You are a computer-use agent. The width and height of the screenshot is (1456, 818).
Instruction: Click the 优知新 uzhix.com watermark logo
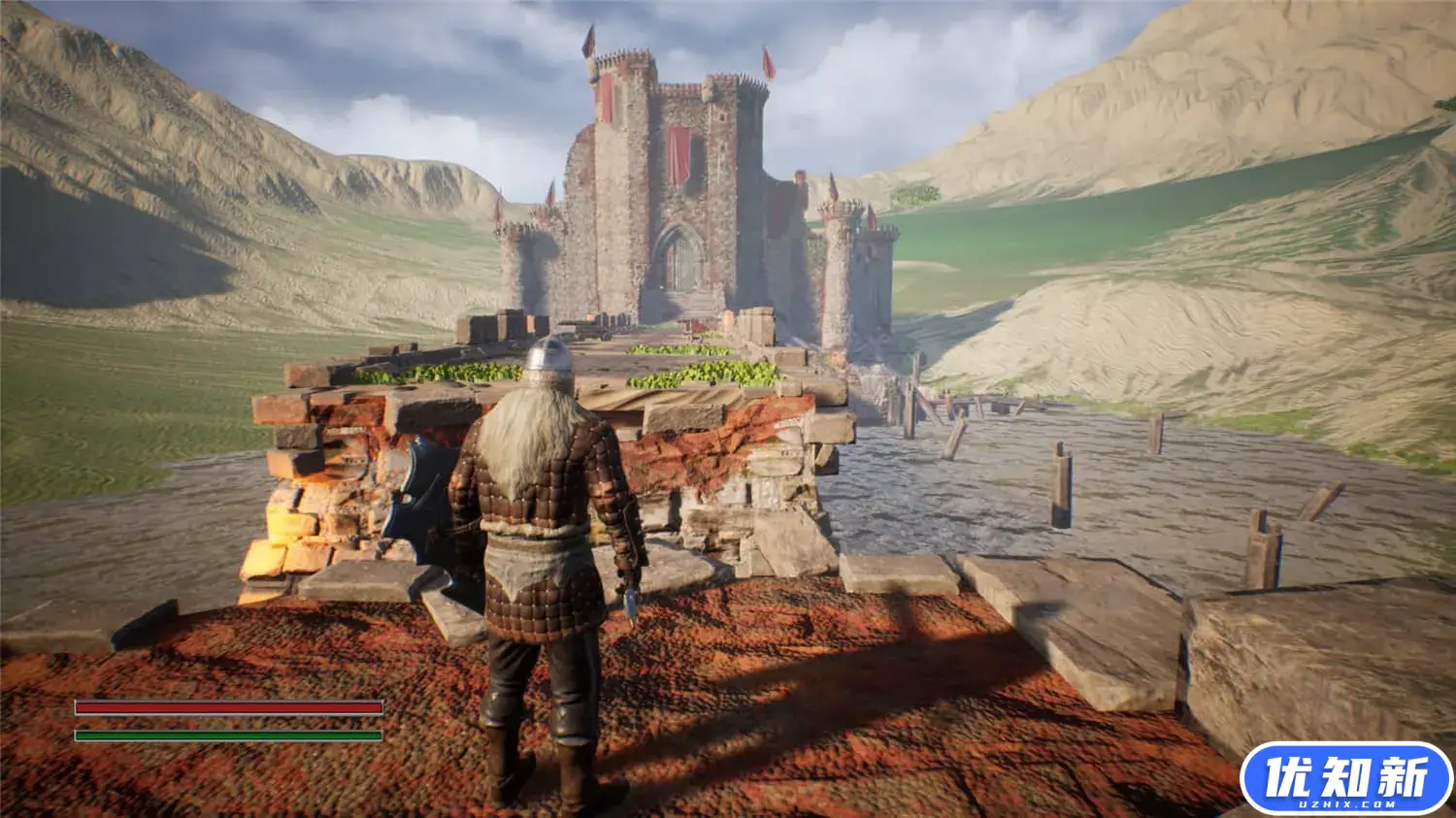coord(1346,778)
